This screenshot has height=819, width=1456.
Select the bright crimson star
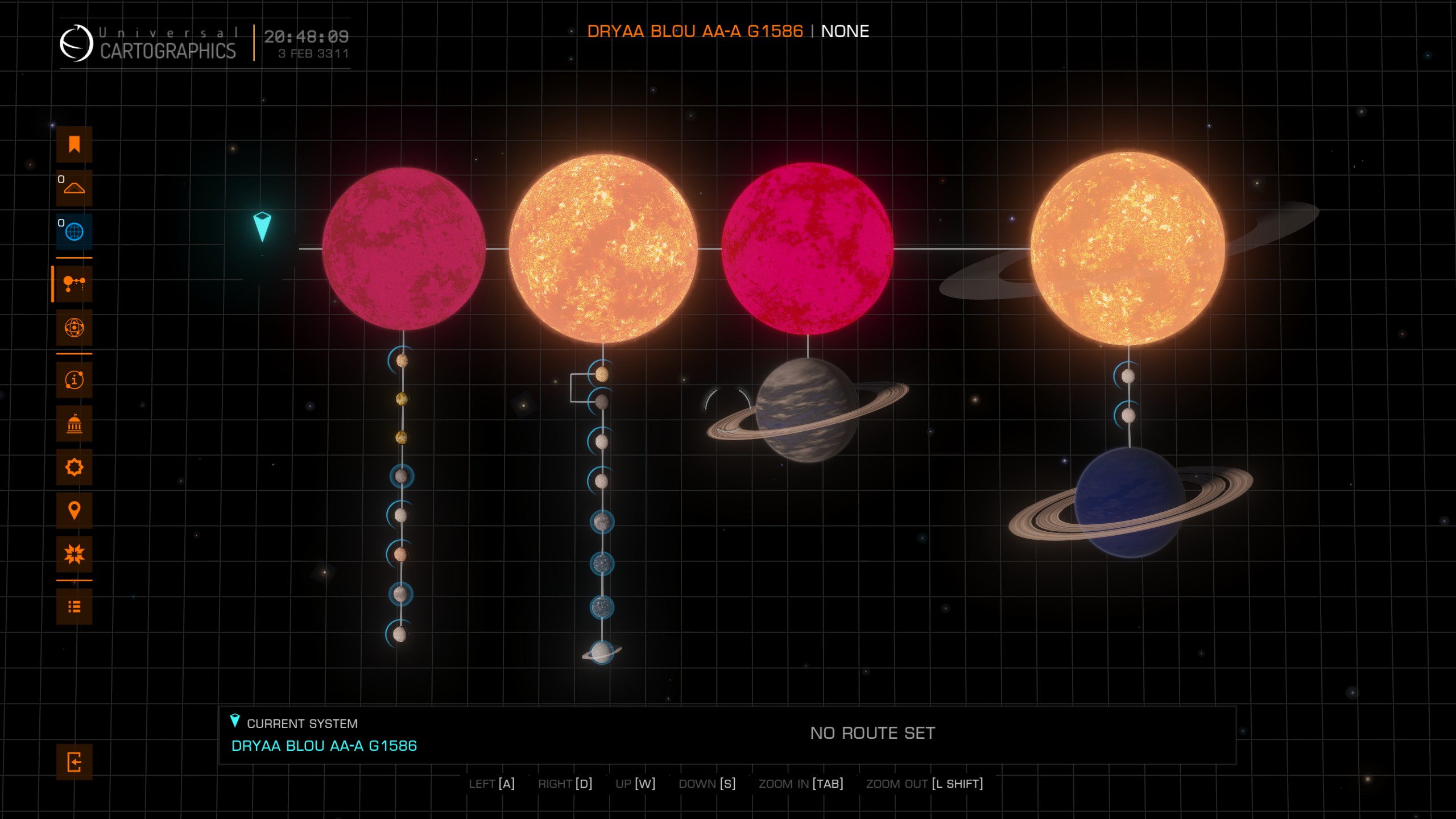pos(807,249)
